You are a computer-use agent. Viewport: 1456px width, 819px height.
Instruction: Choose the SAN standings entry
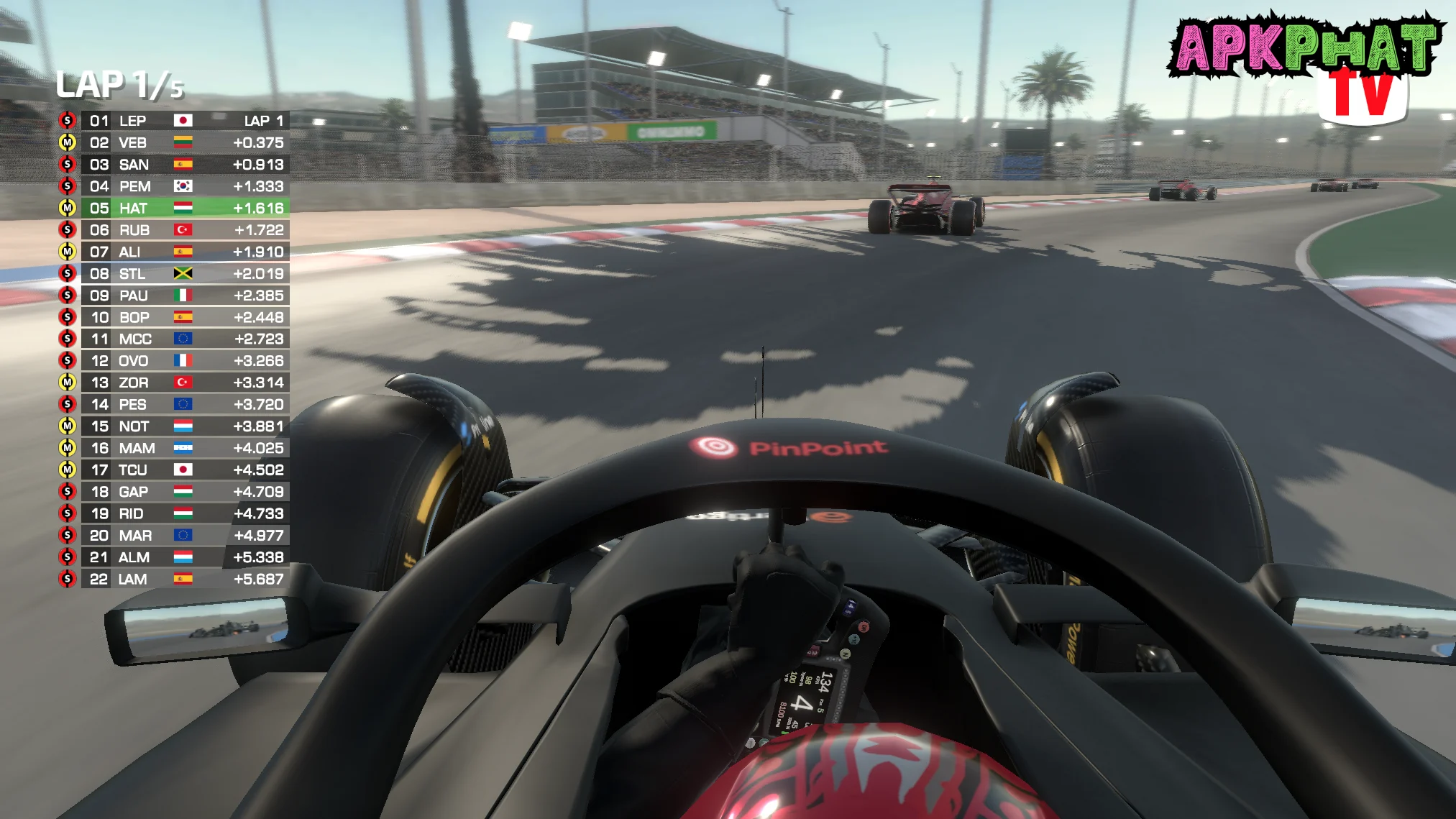pos(173,165)
